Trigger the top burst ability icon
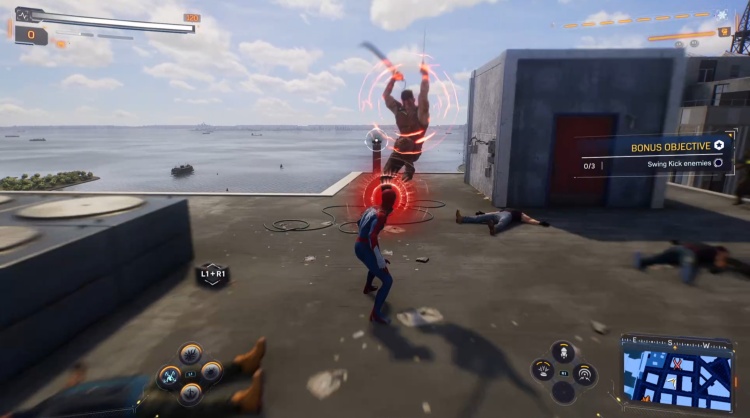Viewport: 750px width, 418px height. (190, 354)
